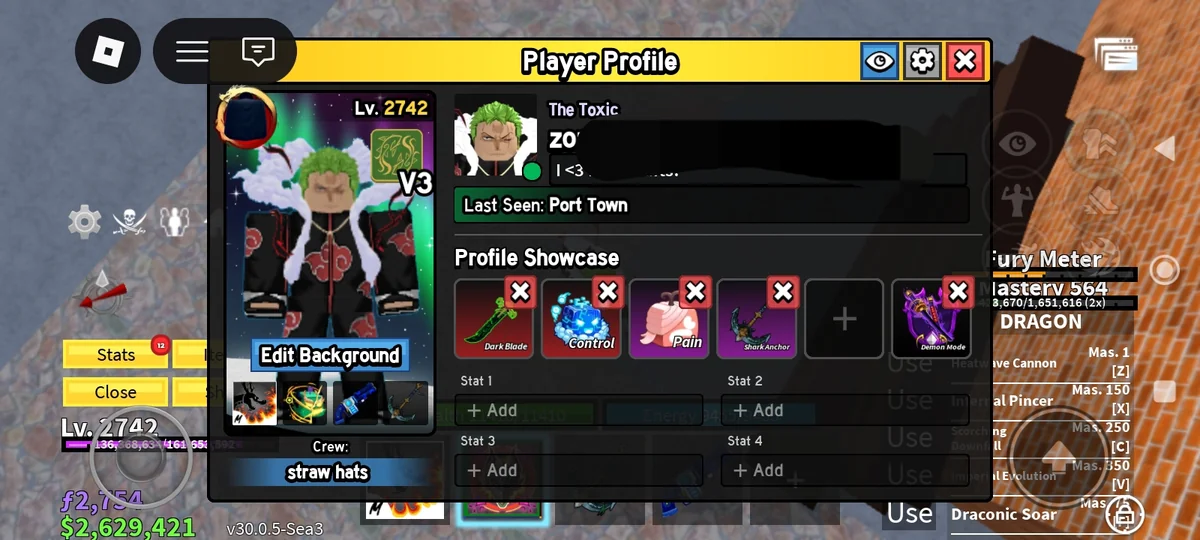
Task: Open the Roblox chat window
Action: [x=258, y=51]
